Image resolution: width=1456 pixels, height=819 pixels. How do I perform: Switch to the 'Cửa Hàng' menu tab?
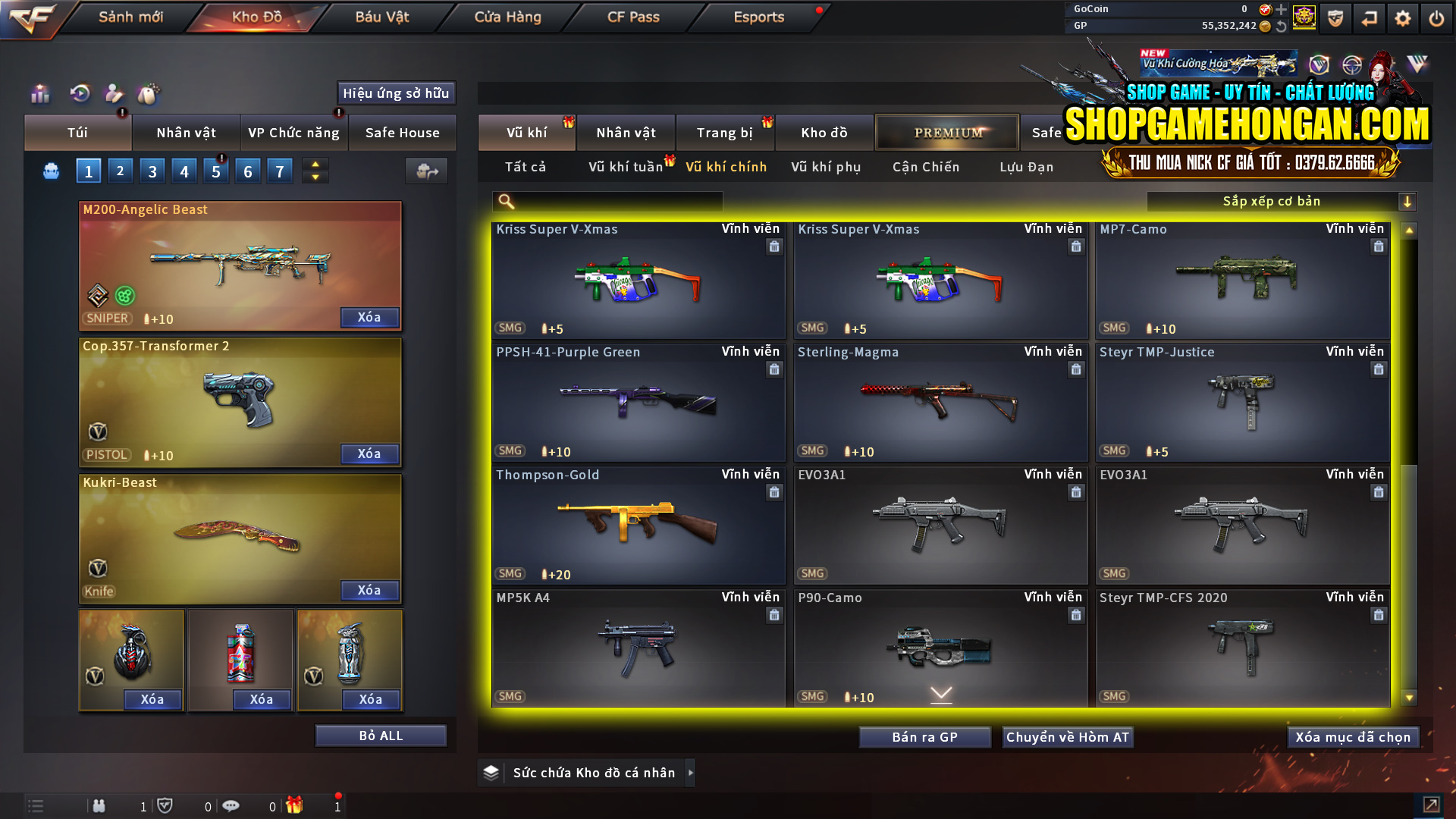coord(507,17)
